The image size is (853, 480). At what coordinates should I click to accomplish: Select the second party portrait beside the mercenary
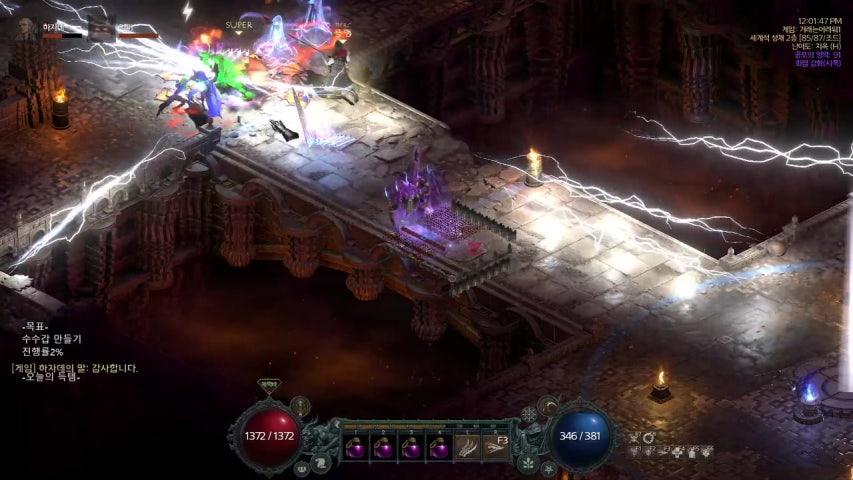(x=100, y=28)
